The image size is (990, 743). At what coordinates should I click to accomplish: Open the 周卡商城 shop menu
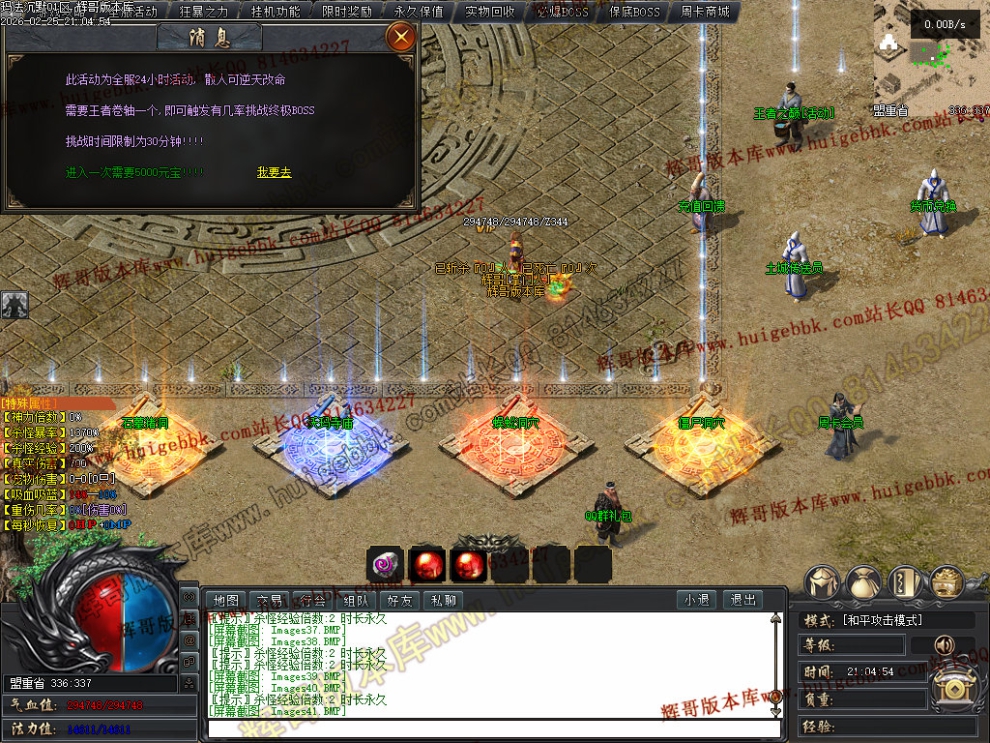pyautogui.click(x=705, y=12)
